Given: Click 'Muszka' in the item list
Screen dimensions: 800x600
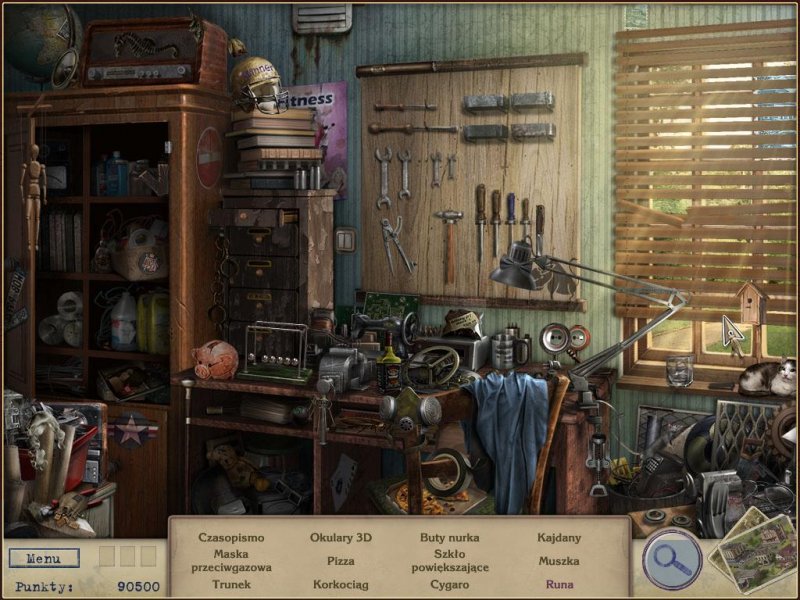Looking at the screenshot, I should pos(559,561).
